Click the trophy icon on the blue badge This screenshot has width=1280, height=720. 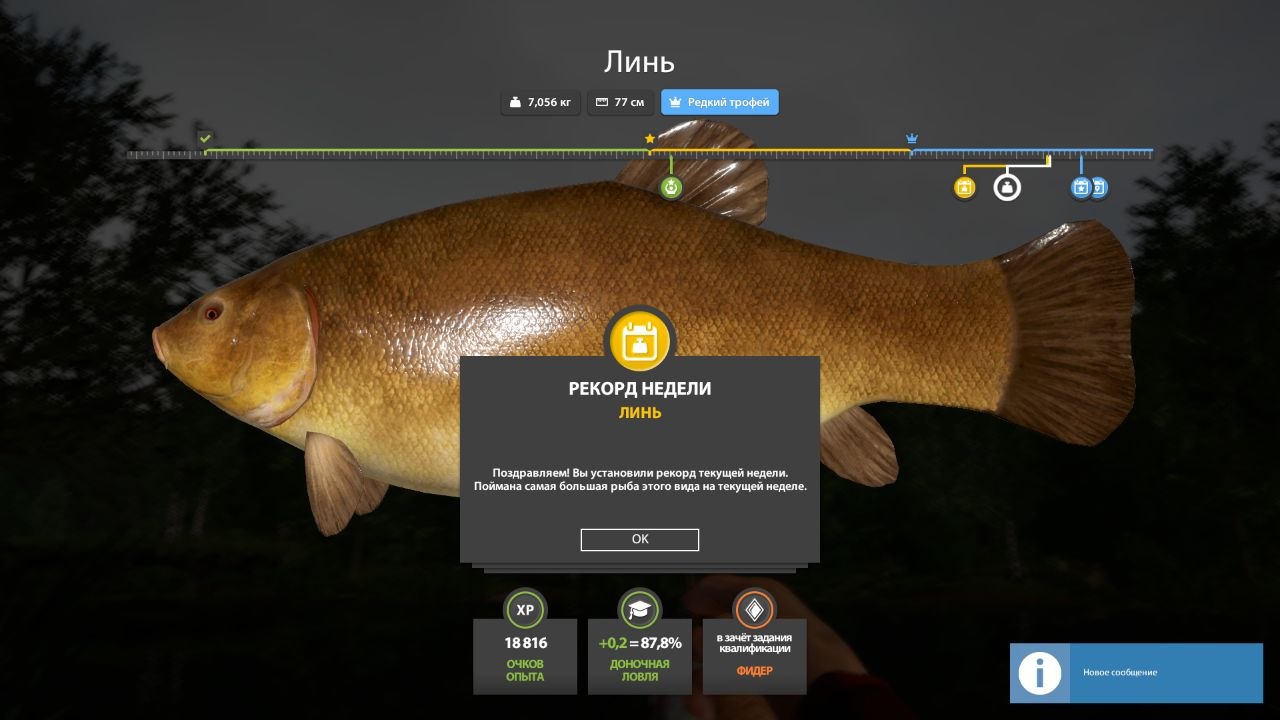(676, 102)
